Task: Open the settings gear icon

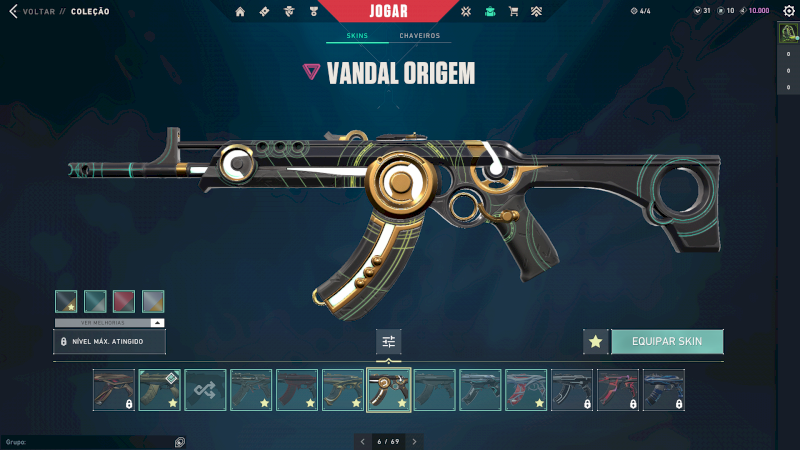Action: [787, 11]
